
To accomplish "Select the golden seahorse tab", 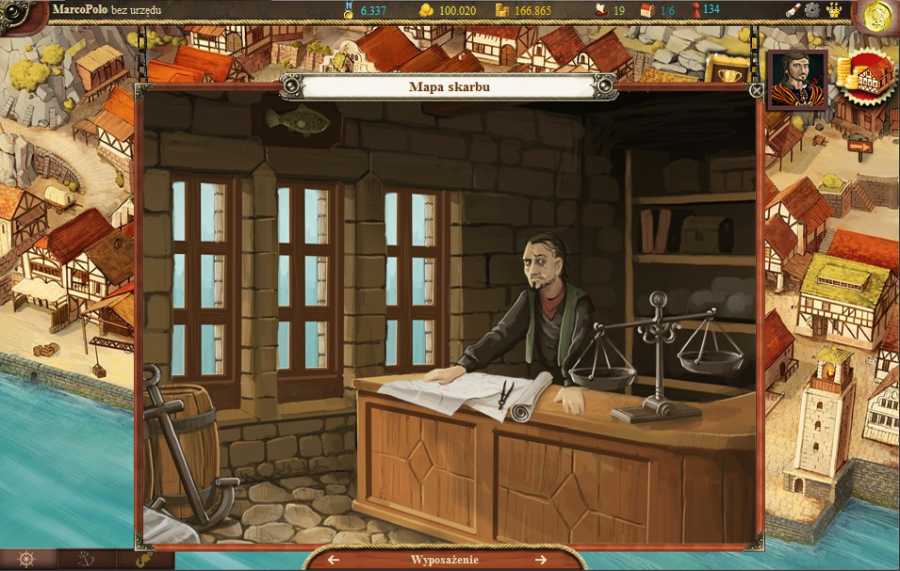I will click(144, 560).
